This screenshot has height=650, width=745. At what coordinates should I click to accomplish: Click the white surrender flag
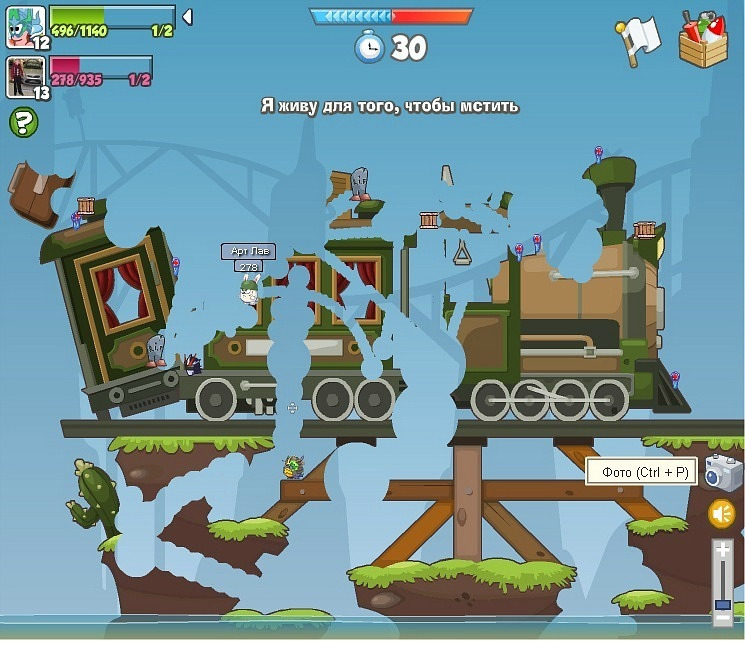click(x=640, y=38)
